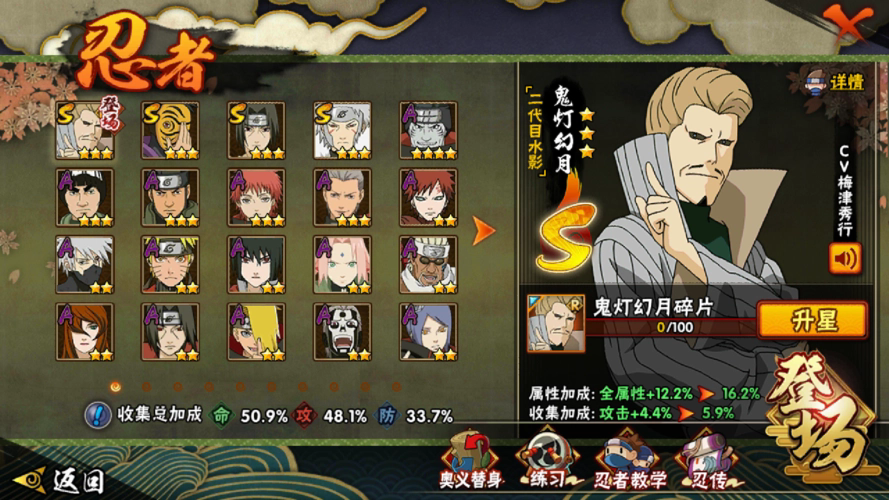889x500 pixels.
Task: Select the orange spiral mask ninja portrait
Action: pyautogui.click(x=170, y=130)
